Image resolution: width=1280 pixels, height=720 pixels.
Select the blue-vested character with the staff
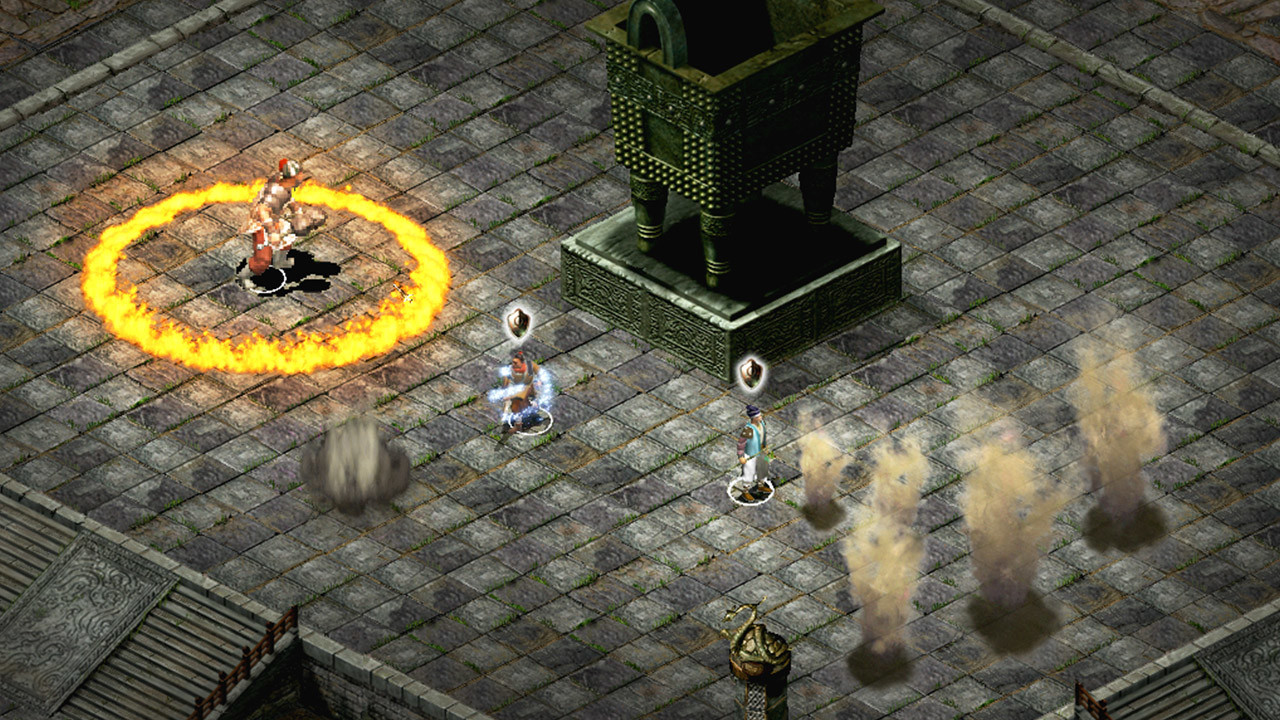(x=751, y=448)
